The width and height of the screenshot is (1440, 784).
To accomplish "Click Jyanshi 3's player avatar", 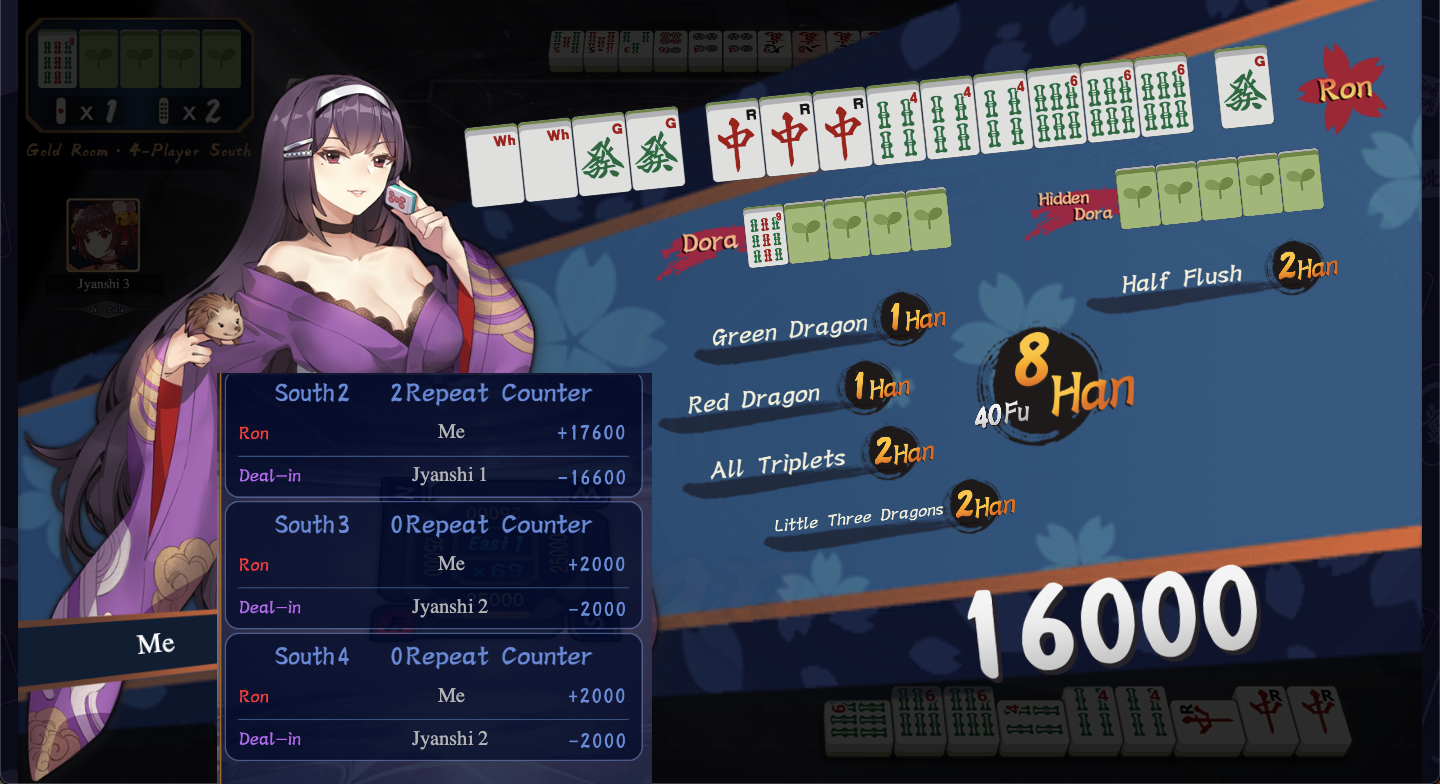I will tap(103, 235).
